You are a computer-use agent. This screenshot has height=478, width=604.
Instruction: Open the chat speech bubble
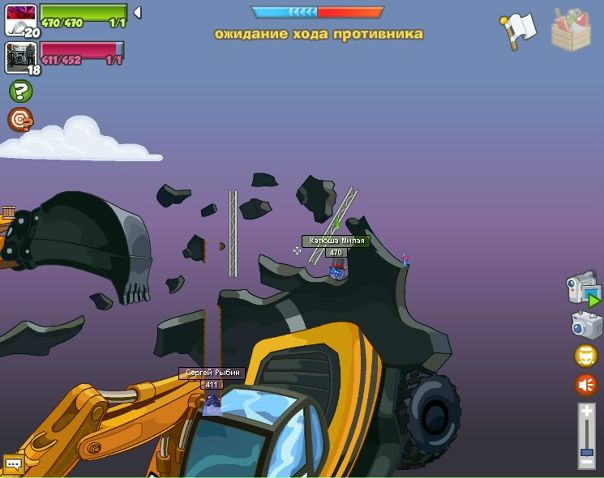(x=13, y=464)
